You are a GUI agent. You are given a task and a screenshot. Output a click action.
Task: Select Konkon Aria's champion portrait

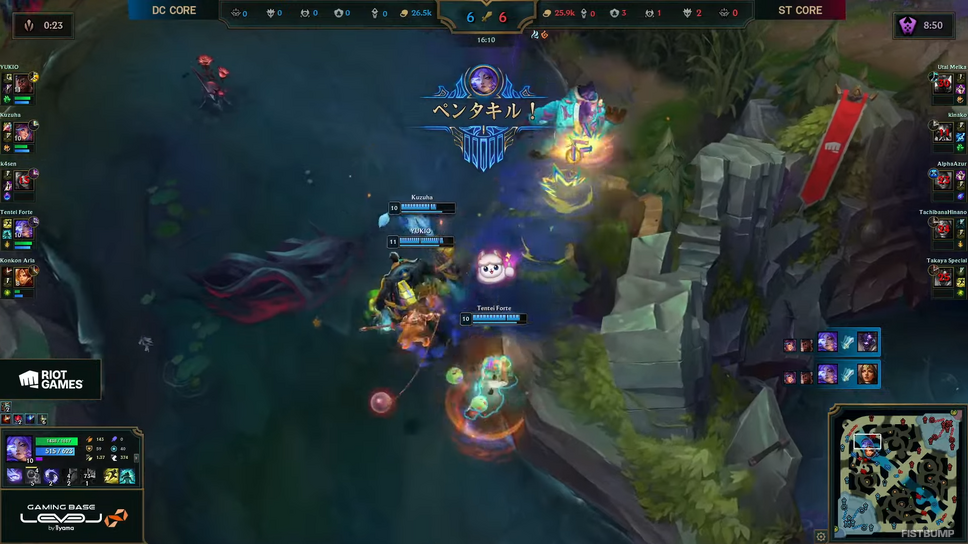pos(23,277)
